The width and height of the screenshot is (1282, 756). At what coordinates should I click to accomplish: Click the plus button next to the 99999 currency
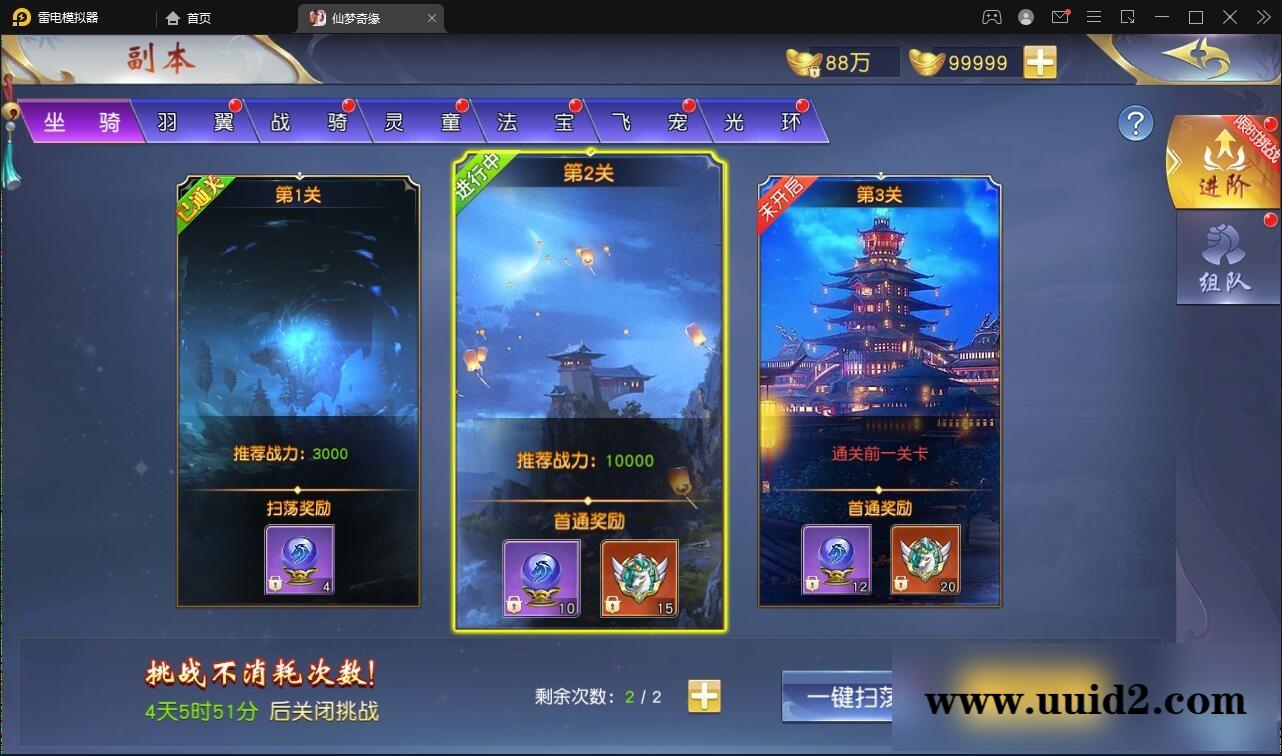click(1040, 62)
